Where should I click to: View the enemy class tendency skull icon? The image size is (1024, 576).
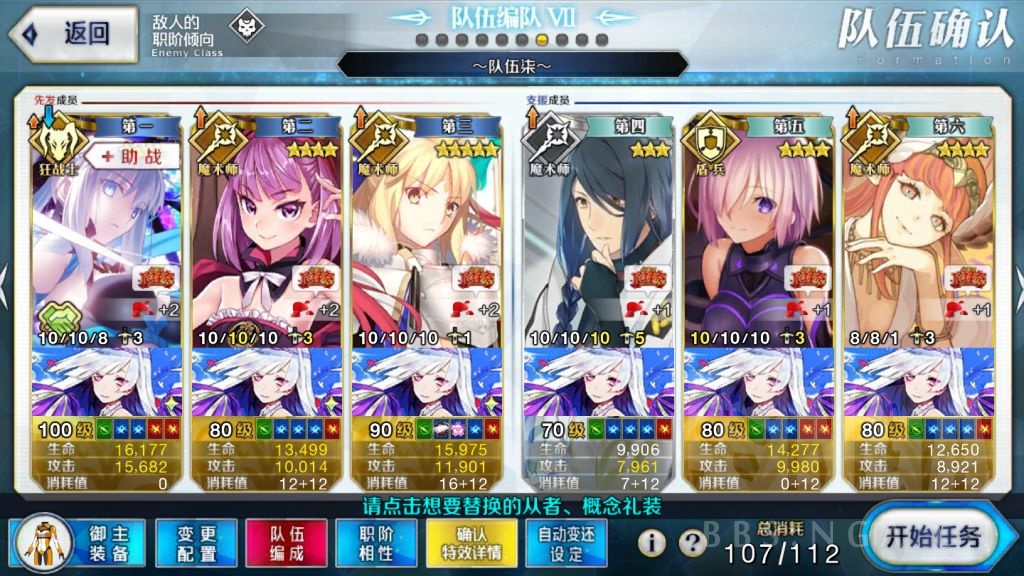(x=243, y=29)
